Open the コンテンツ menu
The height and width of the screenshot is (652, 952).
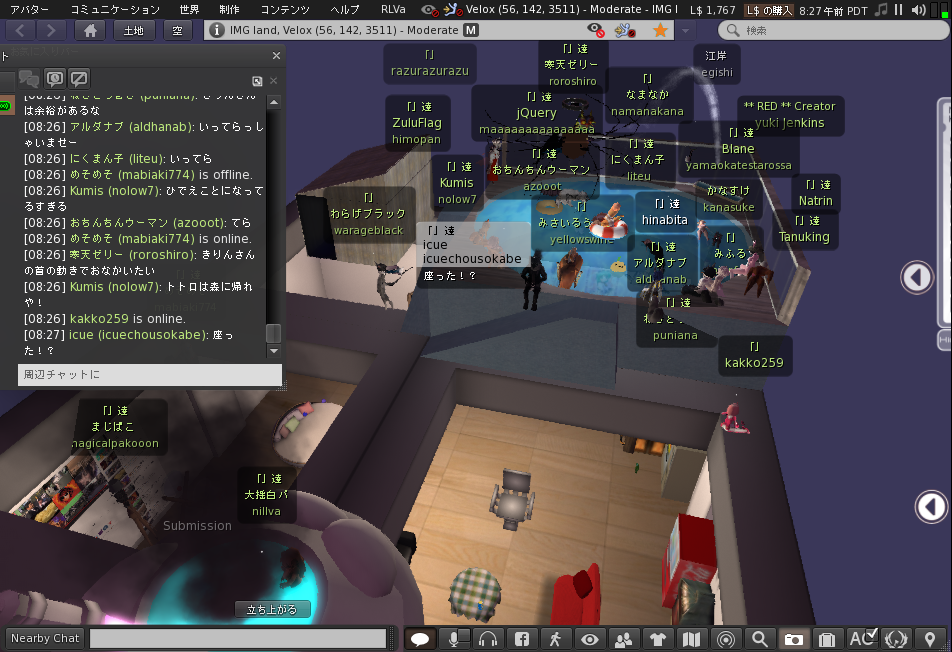point(285,9)
